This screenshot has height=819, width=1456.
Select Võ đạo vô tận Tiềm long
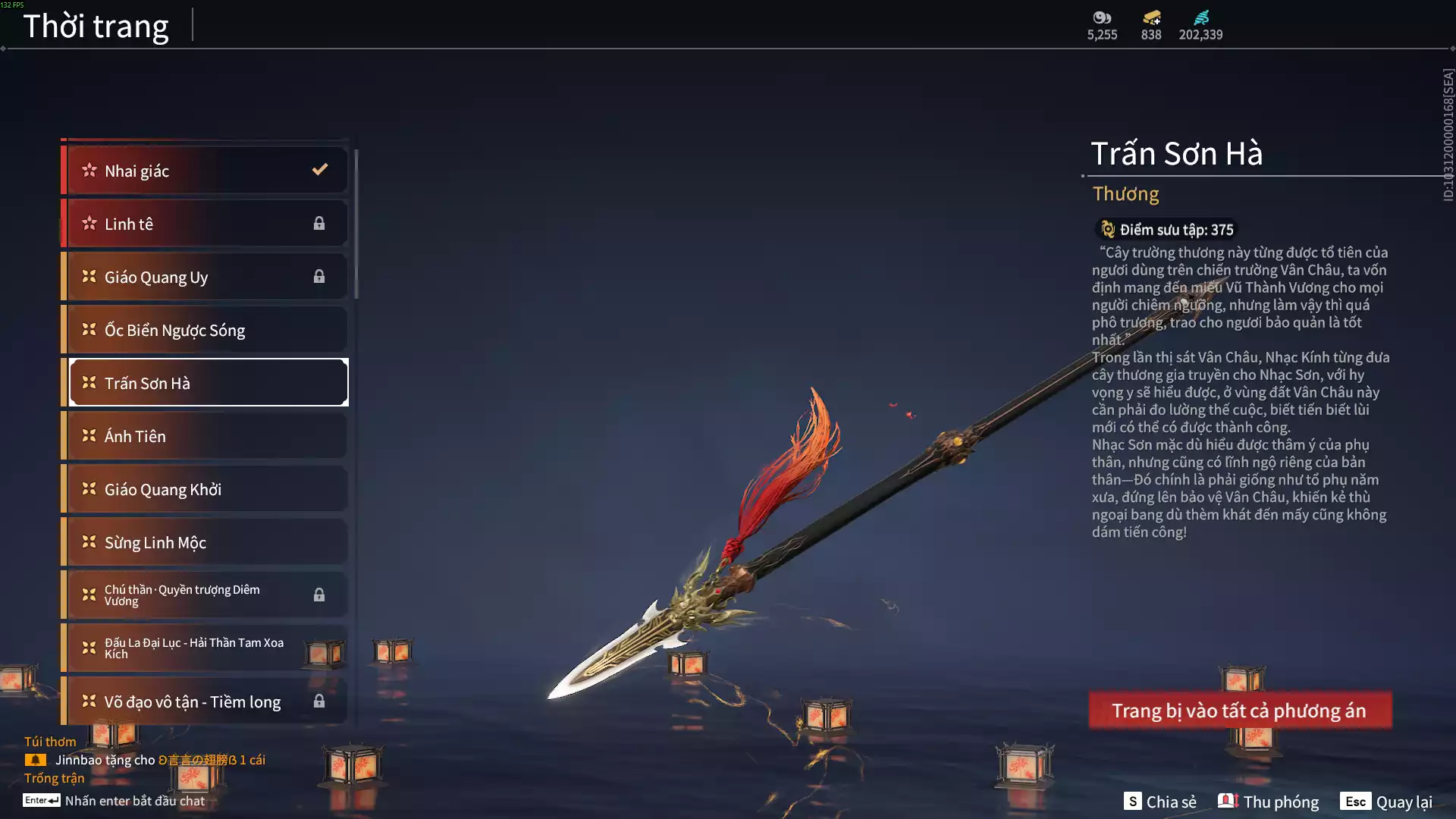205,701
